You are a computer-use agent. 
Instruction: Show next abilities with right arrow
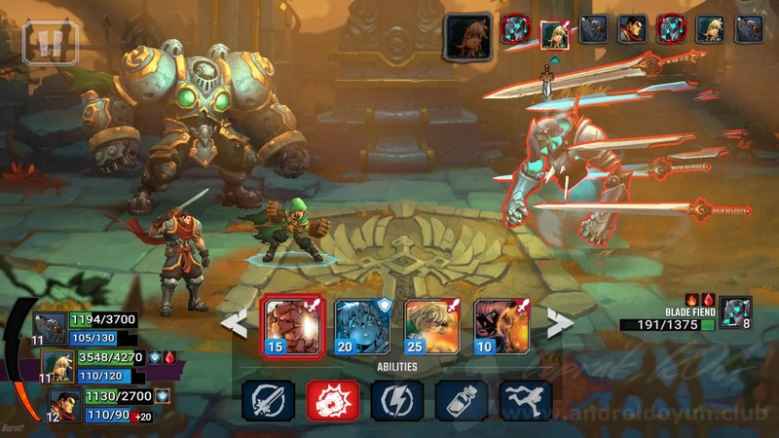pyautogui.click(x=559, y=323)
